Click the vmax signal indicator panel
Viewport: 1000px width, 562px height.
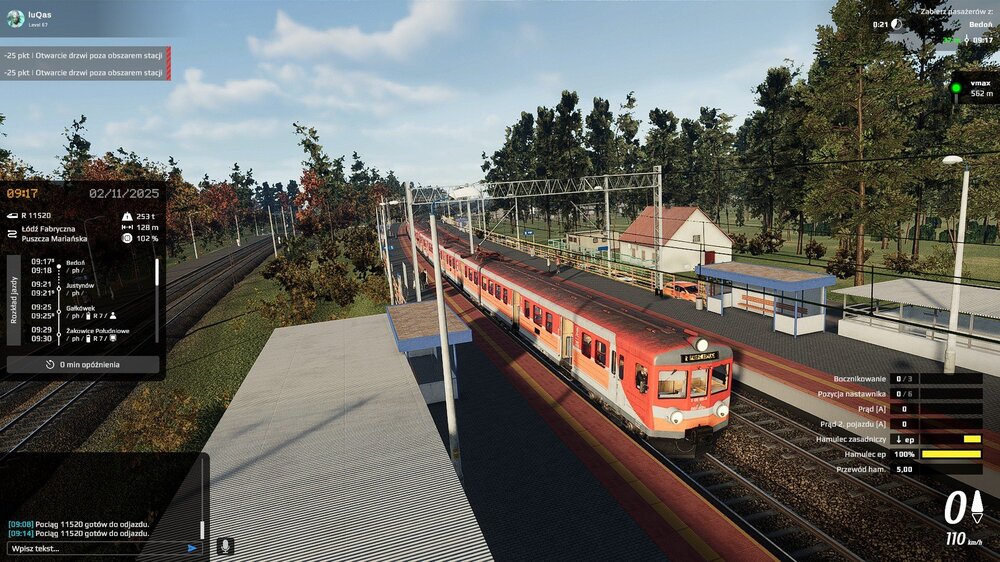[x=972, y=87]
